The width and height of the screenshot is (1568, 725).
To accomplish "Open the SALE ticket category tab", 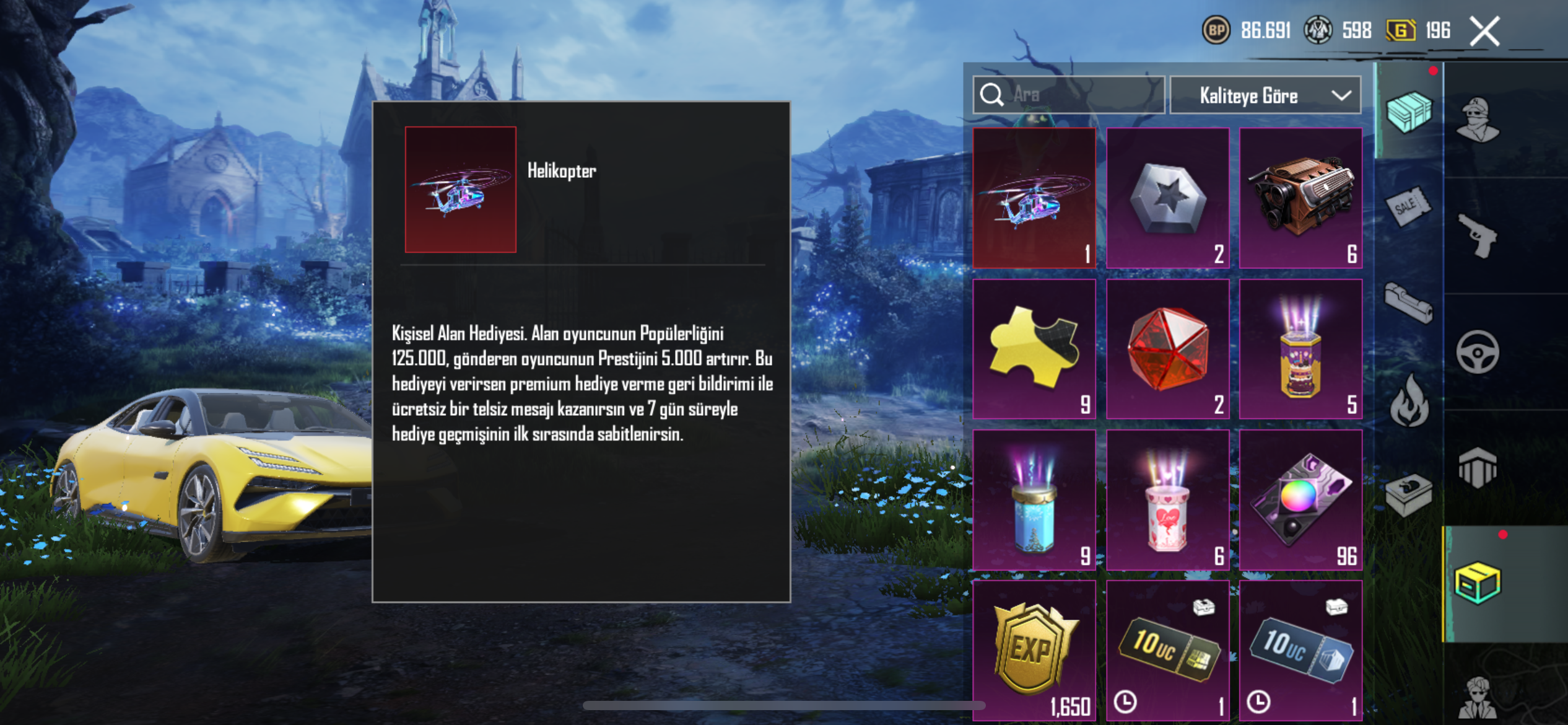I will (x=1408, y=206).
